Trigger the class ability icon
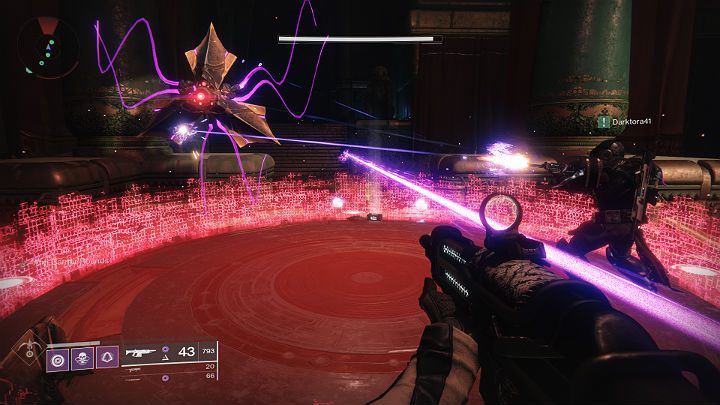The image size is (720, 405). coord(107,357)
